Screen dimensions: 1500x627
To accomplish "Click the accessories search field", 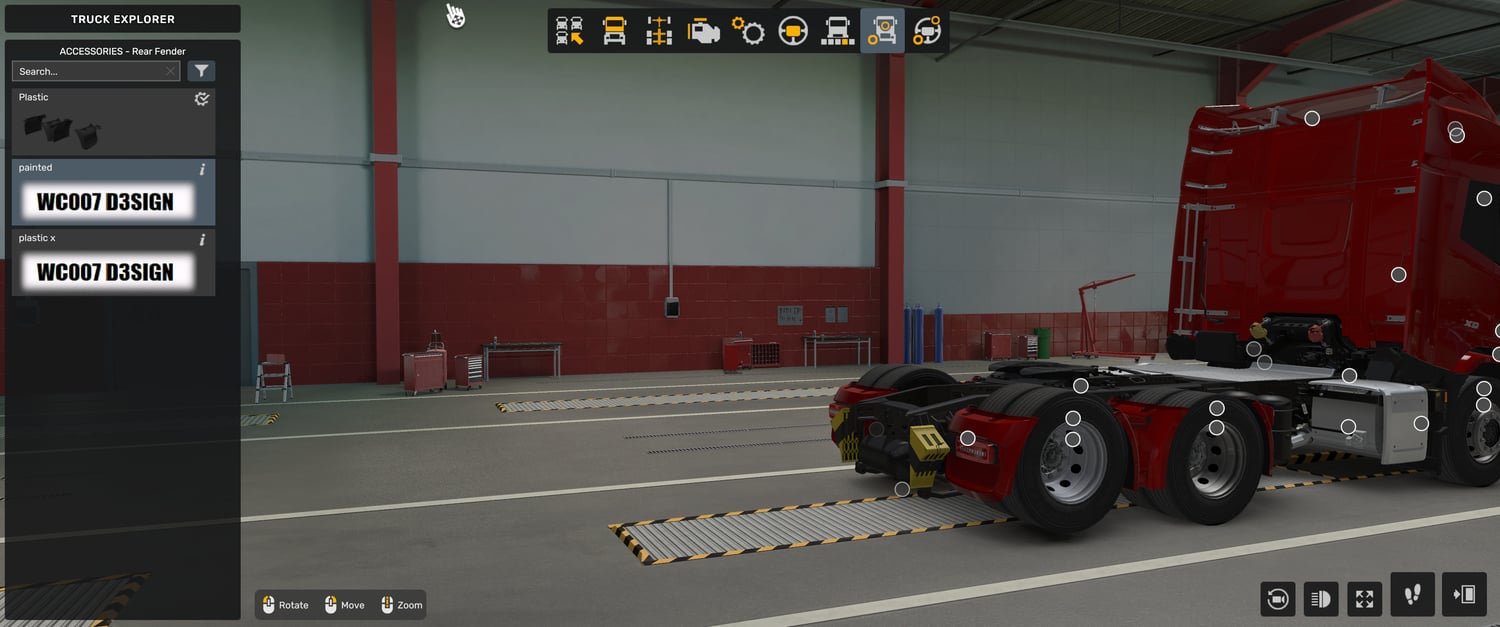I will coord(90,71).
